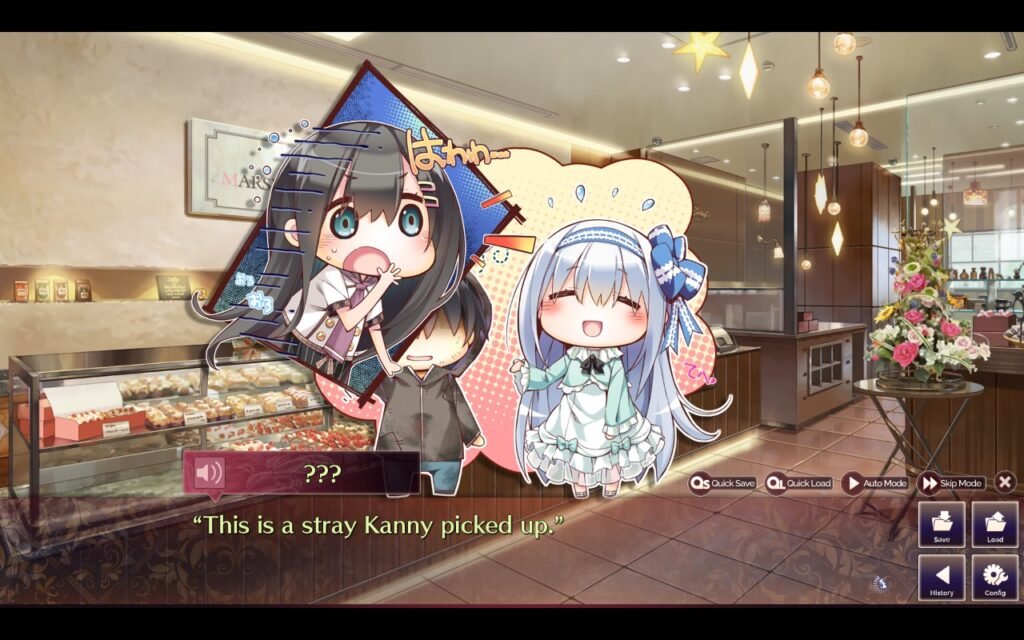The height and width of the screenshot is (640, 1024).
Task: Click the Quick Save button
Action: pyautogui.click(x=722, y=483)
